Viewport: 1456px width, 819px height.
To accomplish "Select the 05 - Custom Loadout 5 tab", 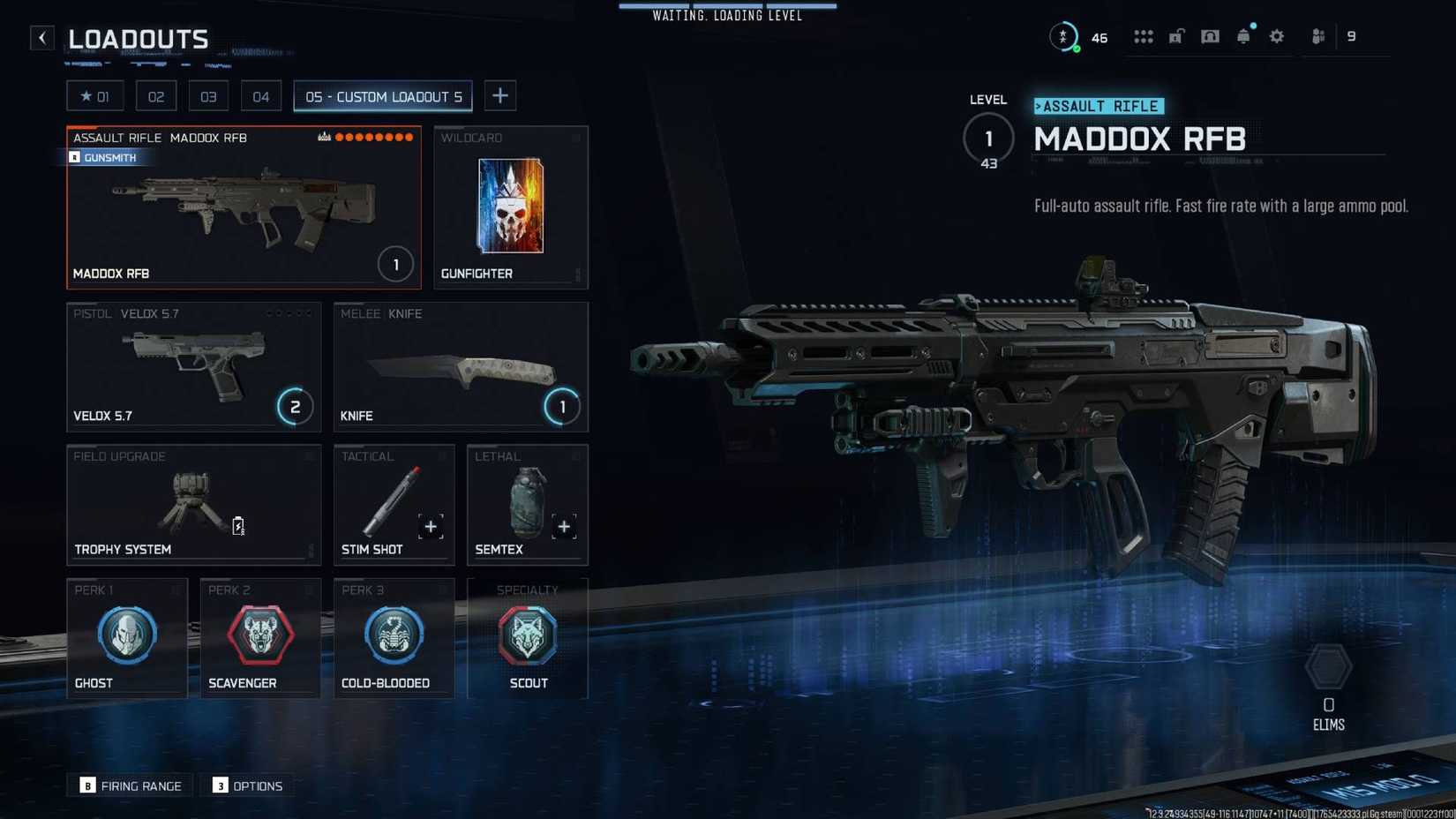I will 382,96.
